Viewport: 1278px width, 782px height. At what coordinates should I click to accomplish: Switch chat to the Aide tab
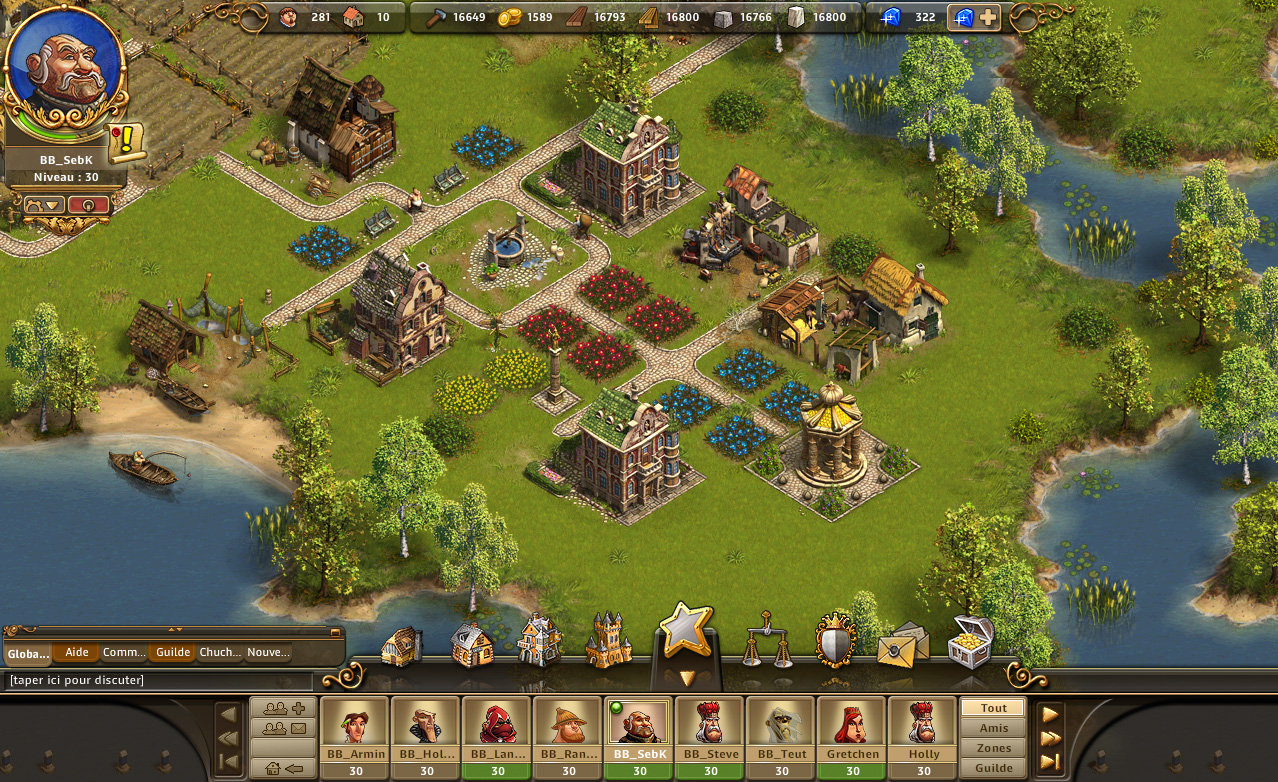[76, 653]
